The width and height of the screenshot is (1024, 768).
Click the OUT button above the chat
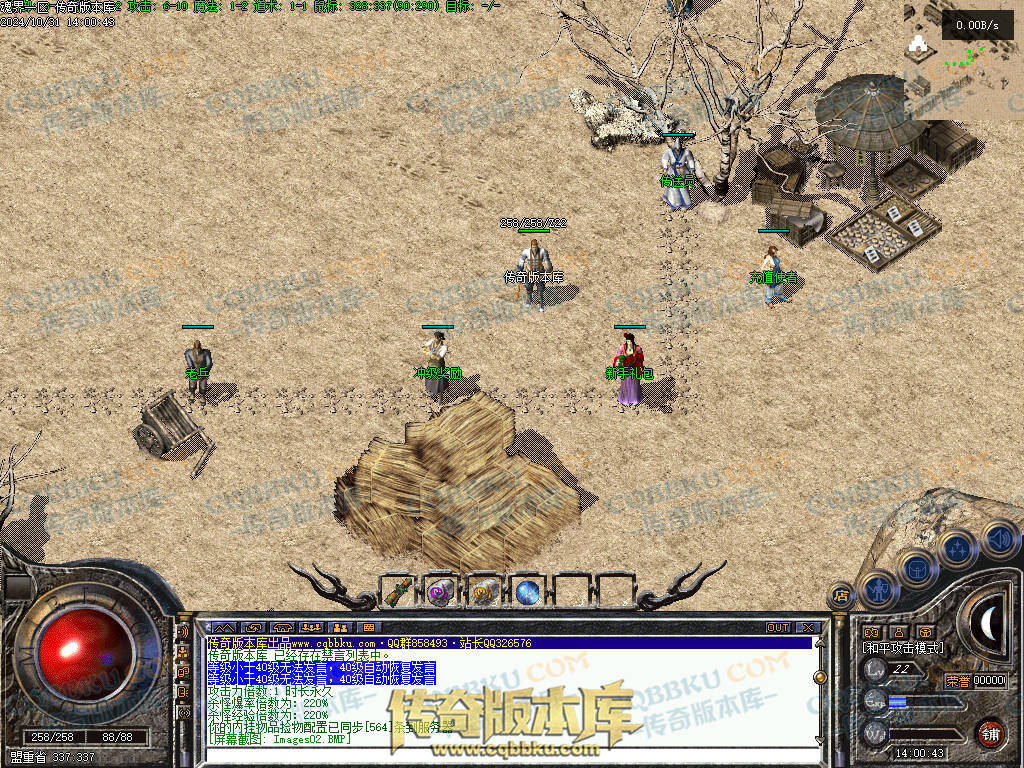pos(777,627)
